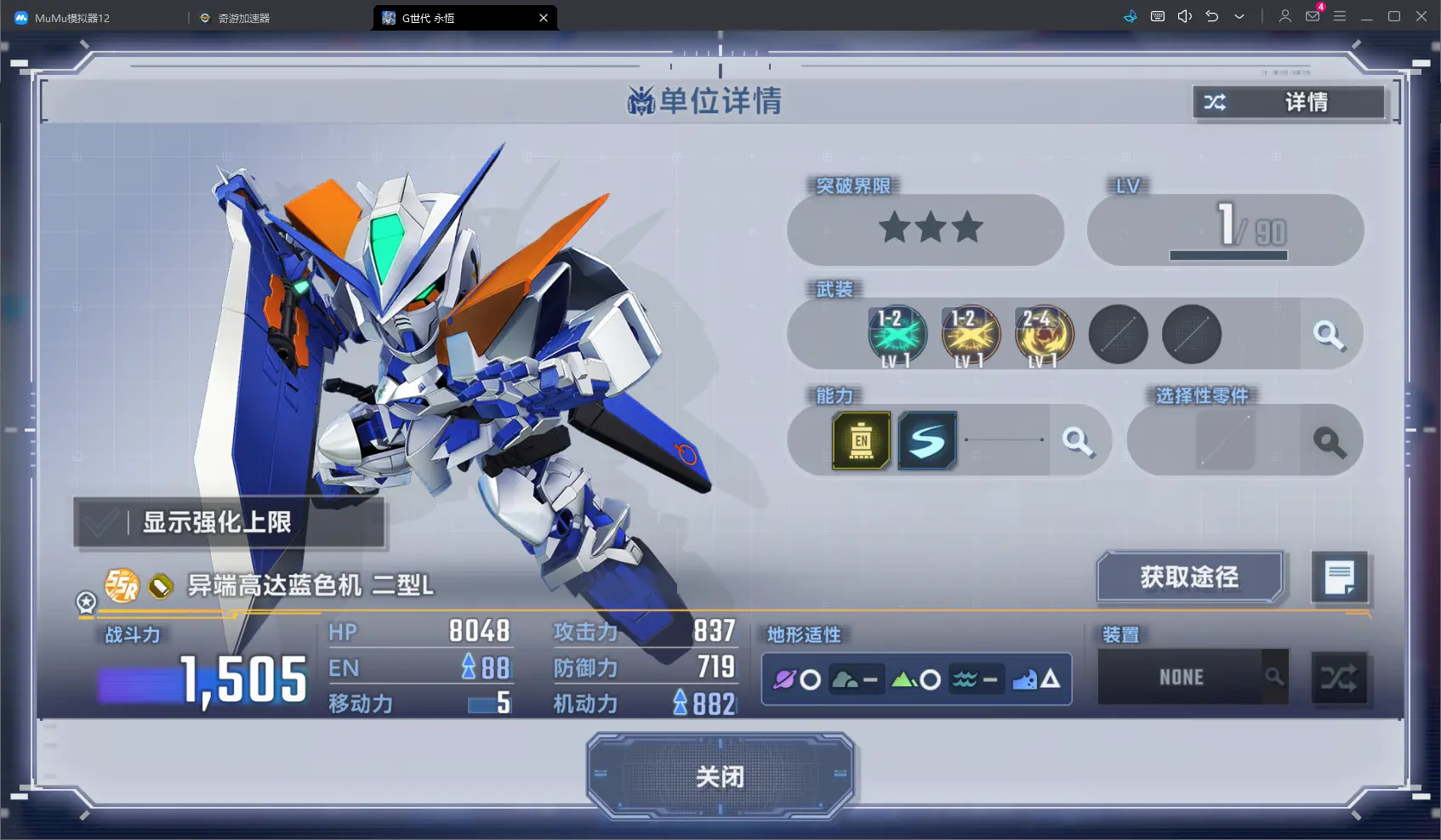Viewport: 1441px width, 840px height.
Task: Open the 选择性零件 optional parts magnifier
Action: [x=1330, y=441]
